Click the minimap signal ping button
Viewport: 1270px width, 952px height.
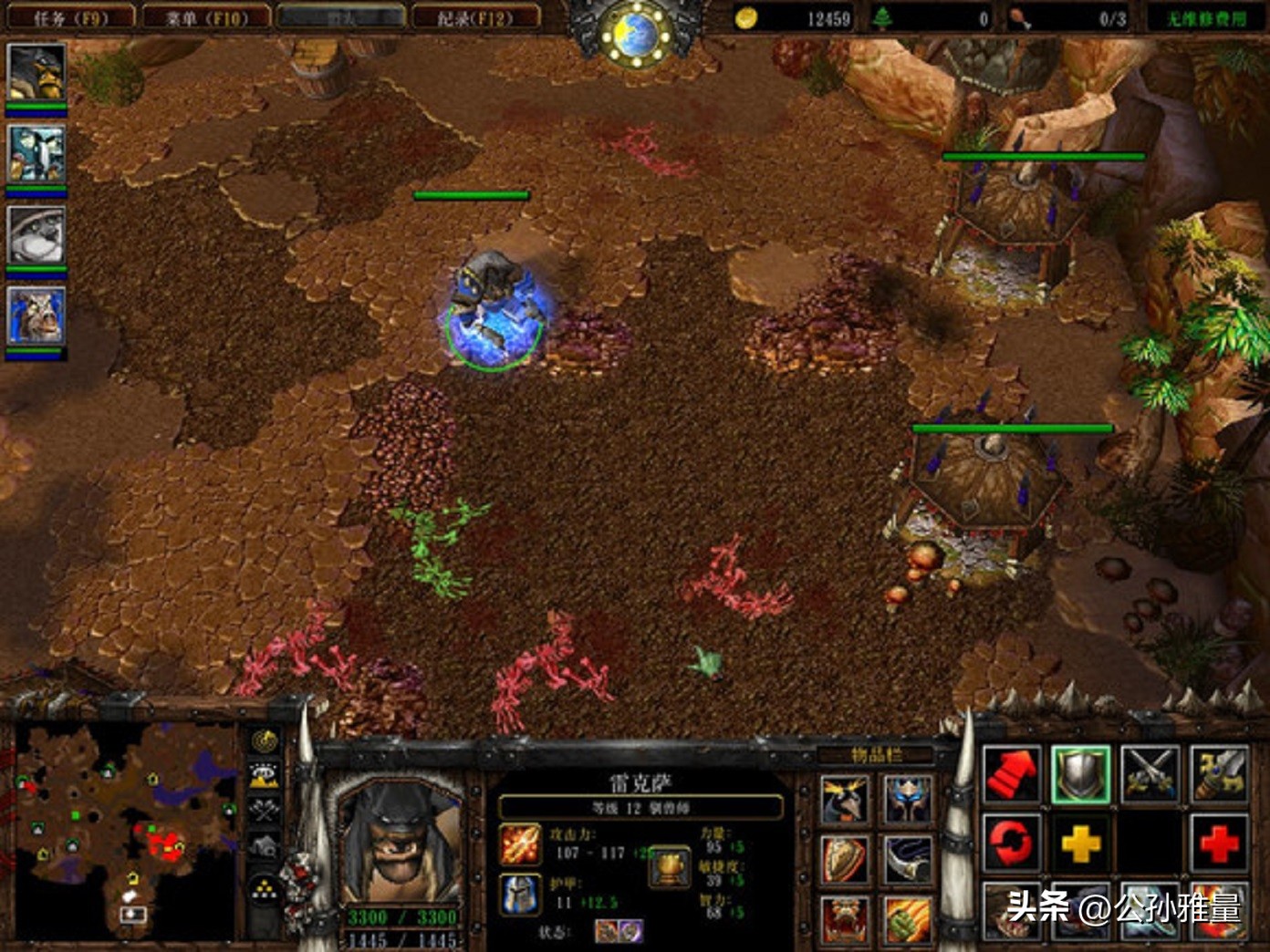265,740
